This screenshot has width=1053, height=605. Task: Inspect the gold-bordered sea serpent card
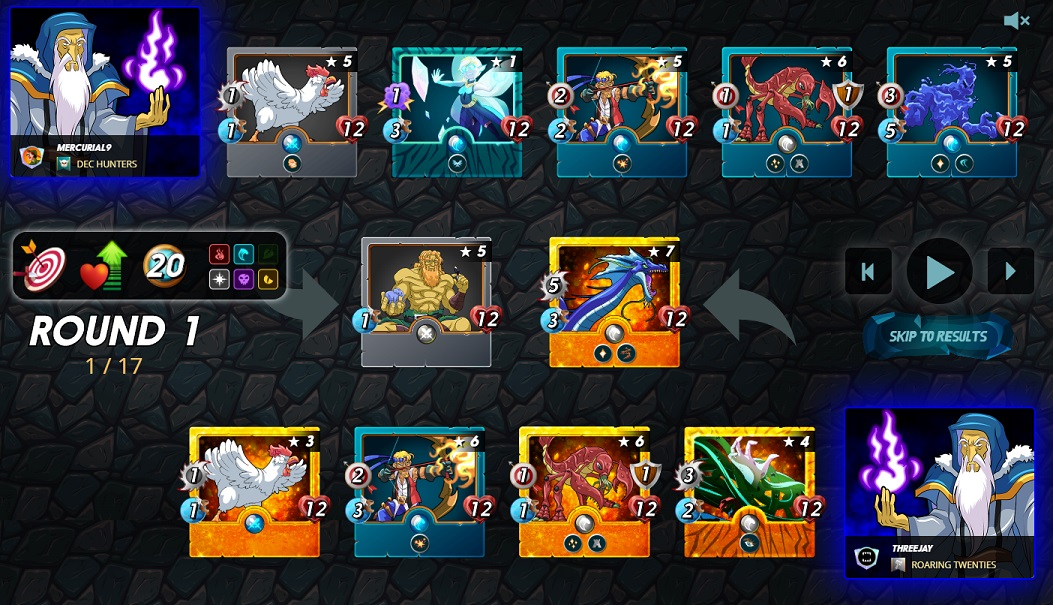614,301
